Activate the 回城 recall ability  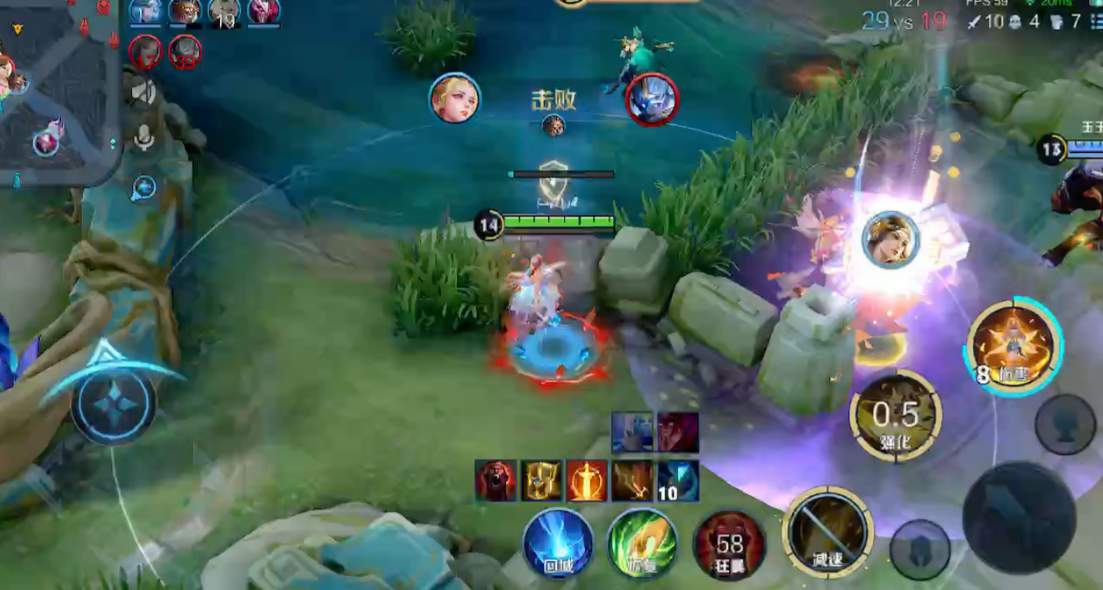(x=558, y=543)
